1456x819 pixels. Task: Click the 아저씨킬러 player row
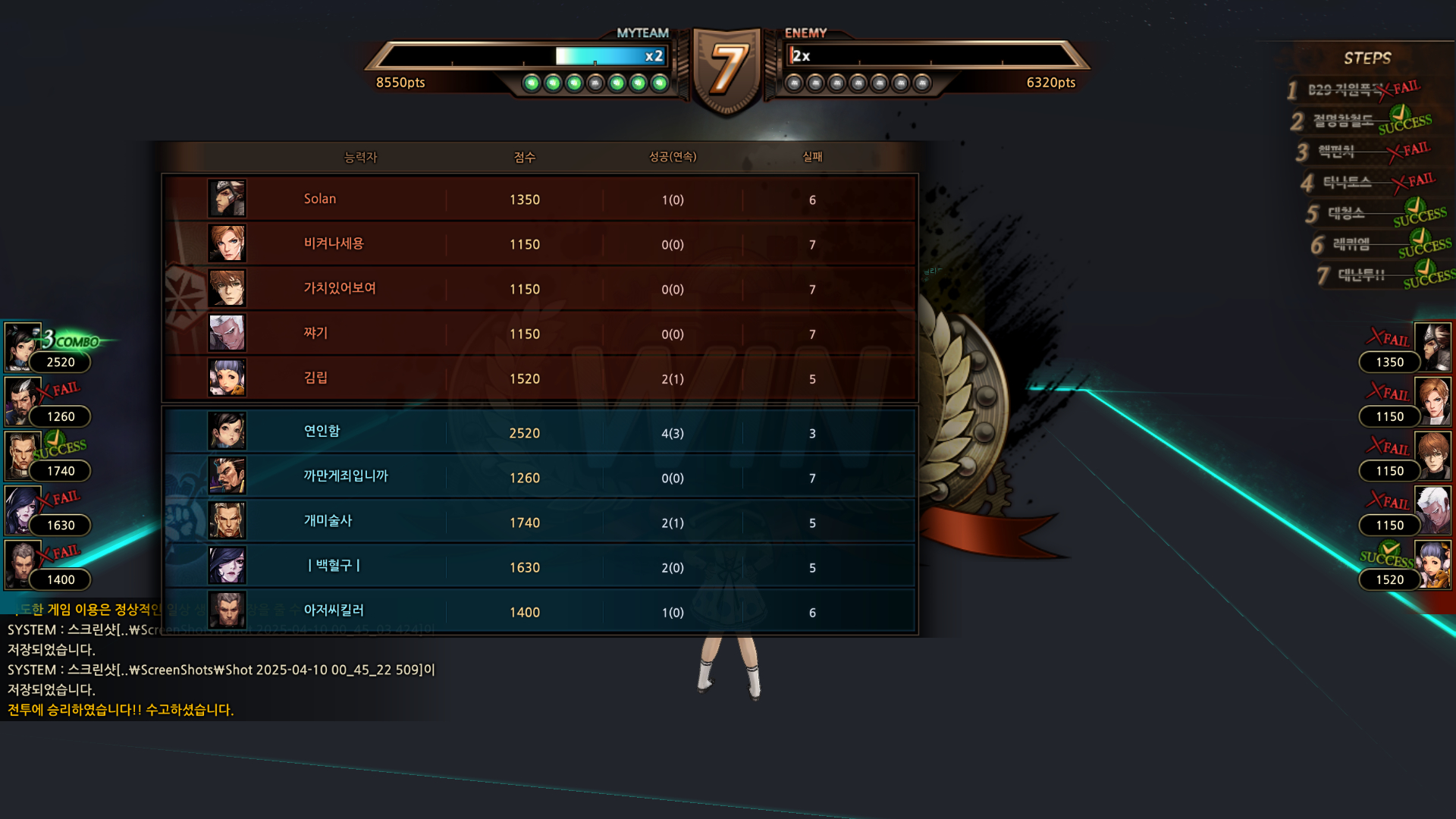538,611
